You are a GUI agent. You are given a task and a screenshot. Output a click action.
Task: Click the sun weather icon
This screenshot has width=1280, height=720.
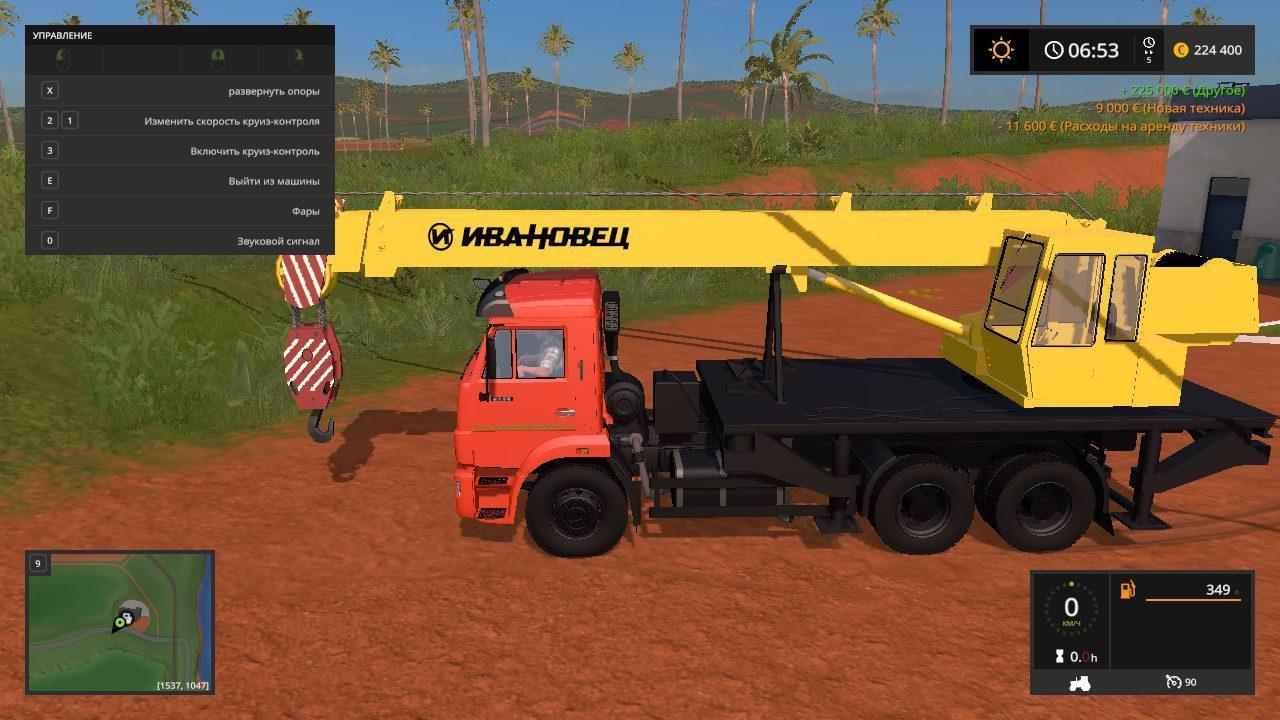[x=1002, y=48]
